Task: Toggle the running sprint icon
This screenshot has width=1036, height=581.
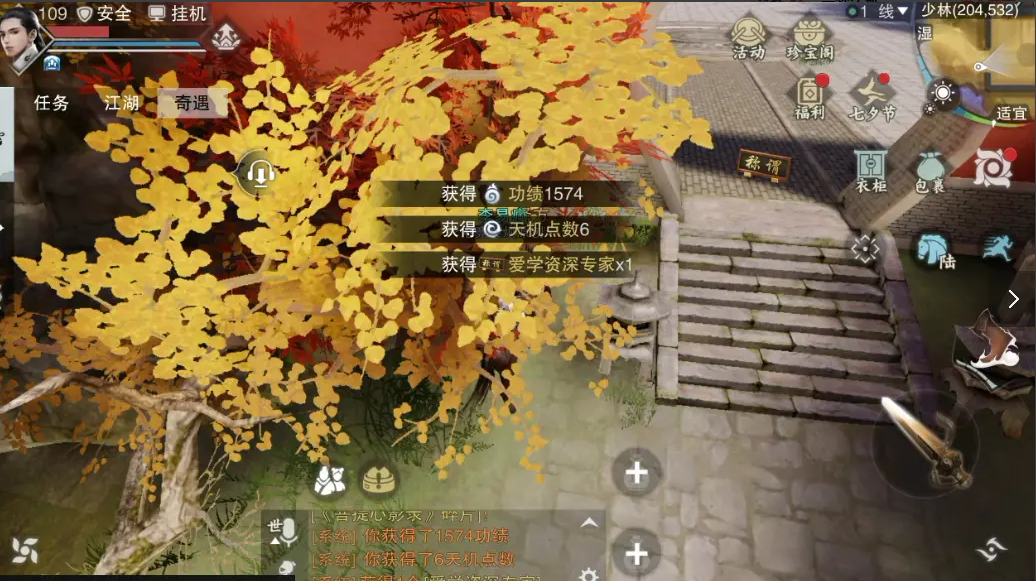Action: (996, 247)
